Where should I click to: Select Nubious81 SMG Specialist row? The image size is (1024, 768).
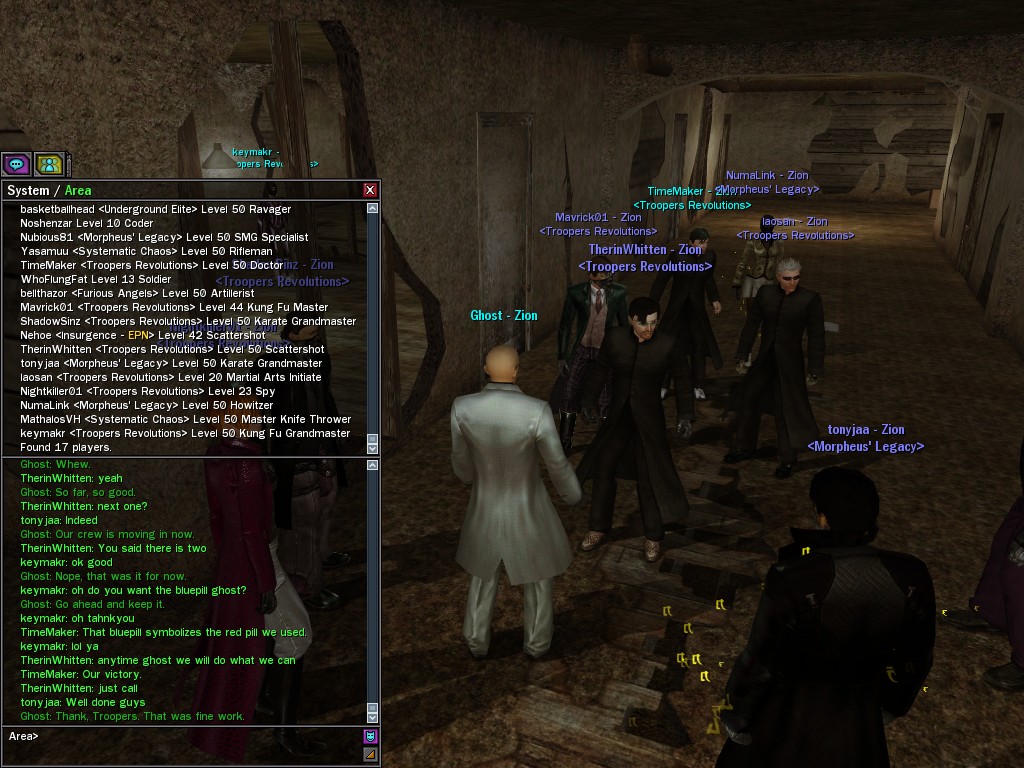[165, 237]
